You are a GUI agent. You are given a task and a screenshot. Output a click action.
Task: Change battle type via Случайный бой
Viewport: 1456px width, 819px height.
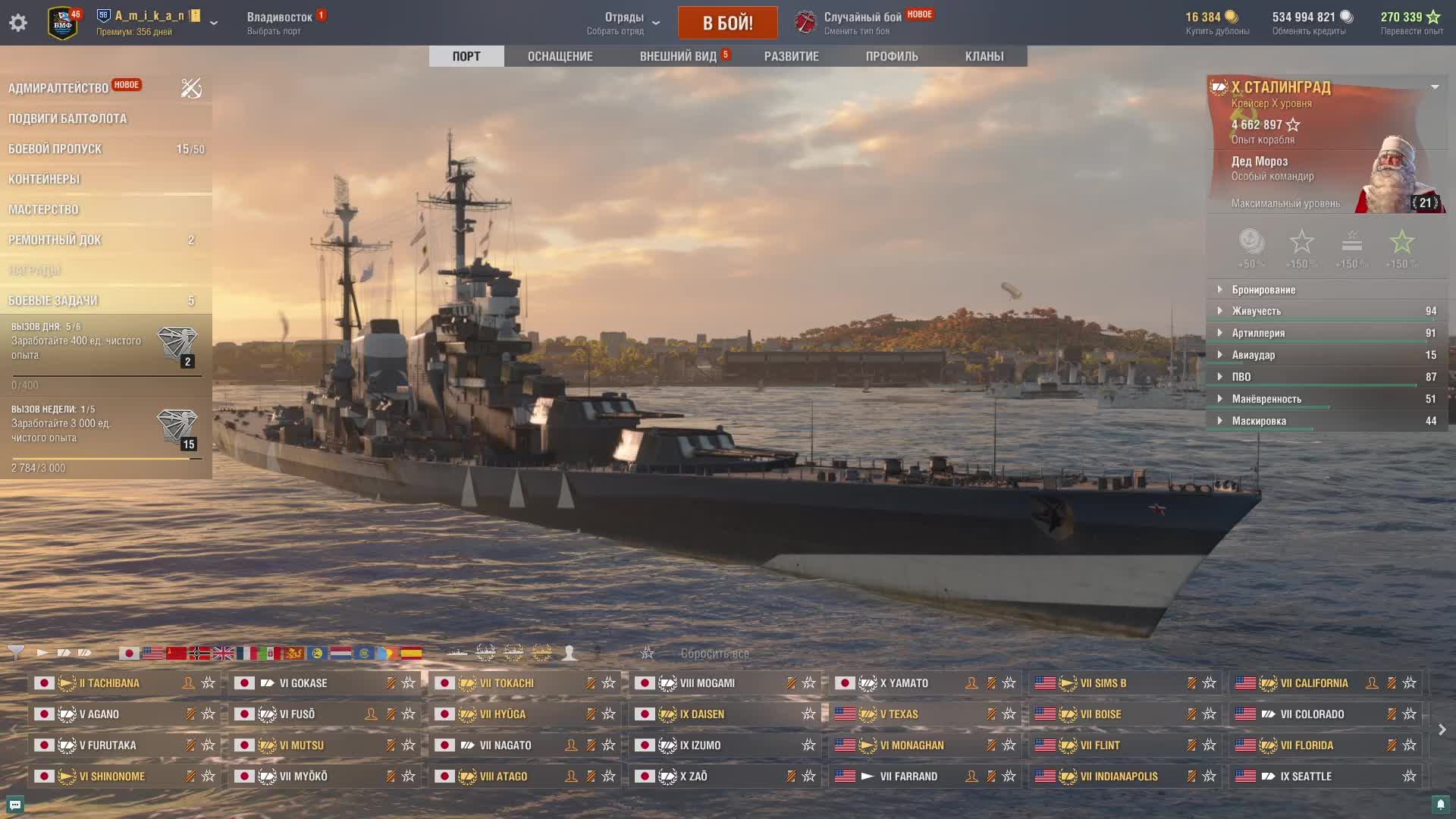pyautogui.click(x=862, y=23)
